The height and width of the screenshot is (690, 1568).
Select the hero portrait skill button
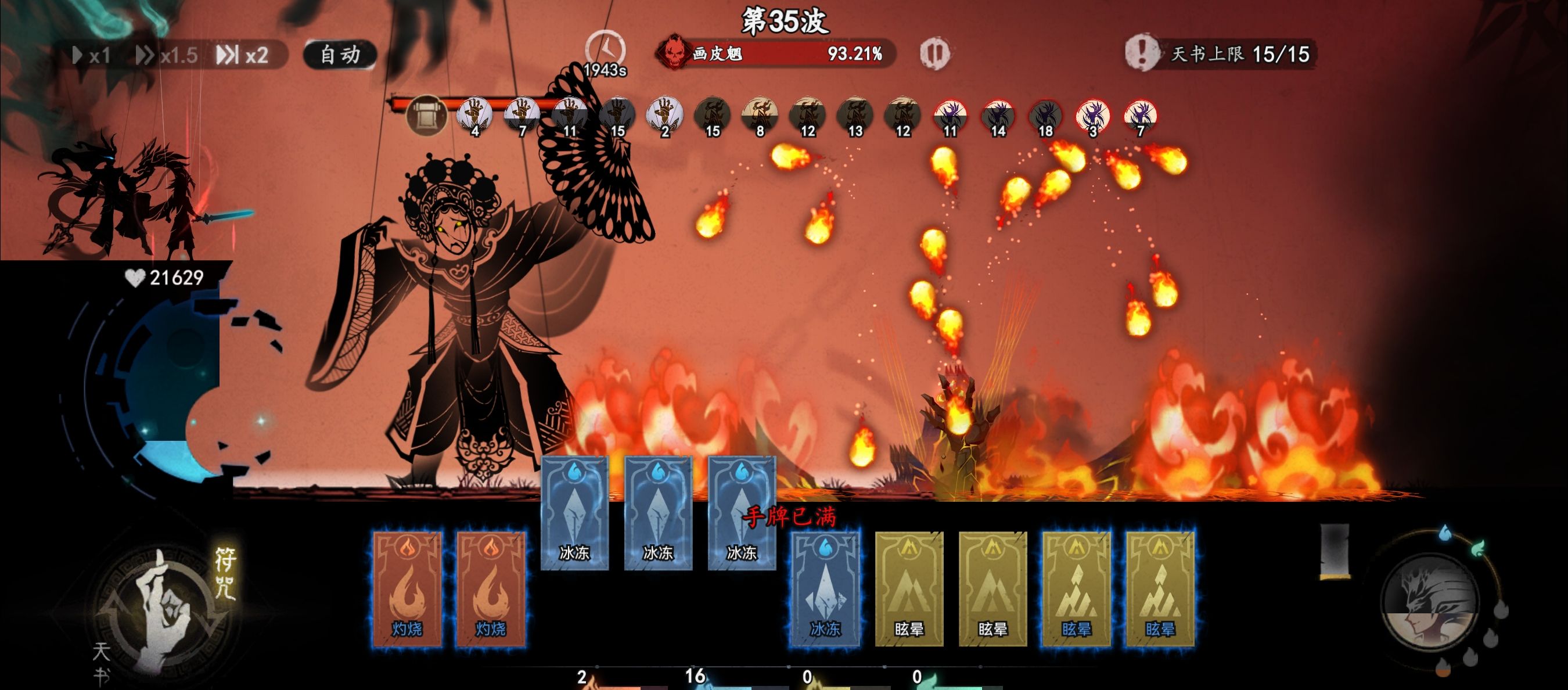click(x=1429, y=602)
